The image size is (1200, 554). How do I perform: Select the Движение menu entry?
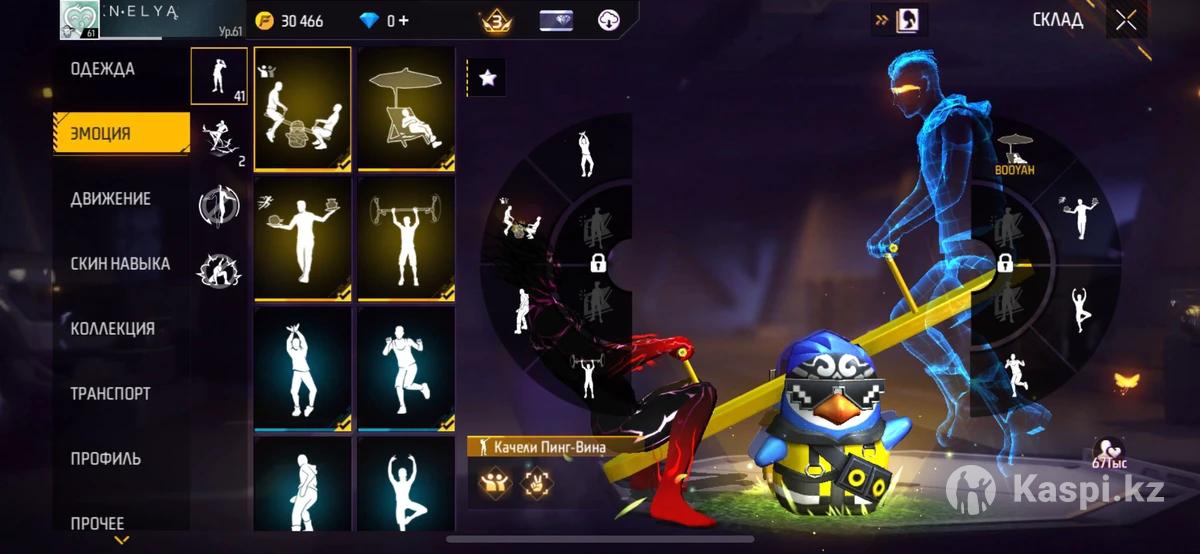tap(111, 198)
